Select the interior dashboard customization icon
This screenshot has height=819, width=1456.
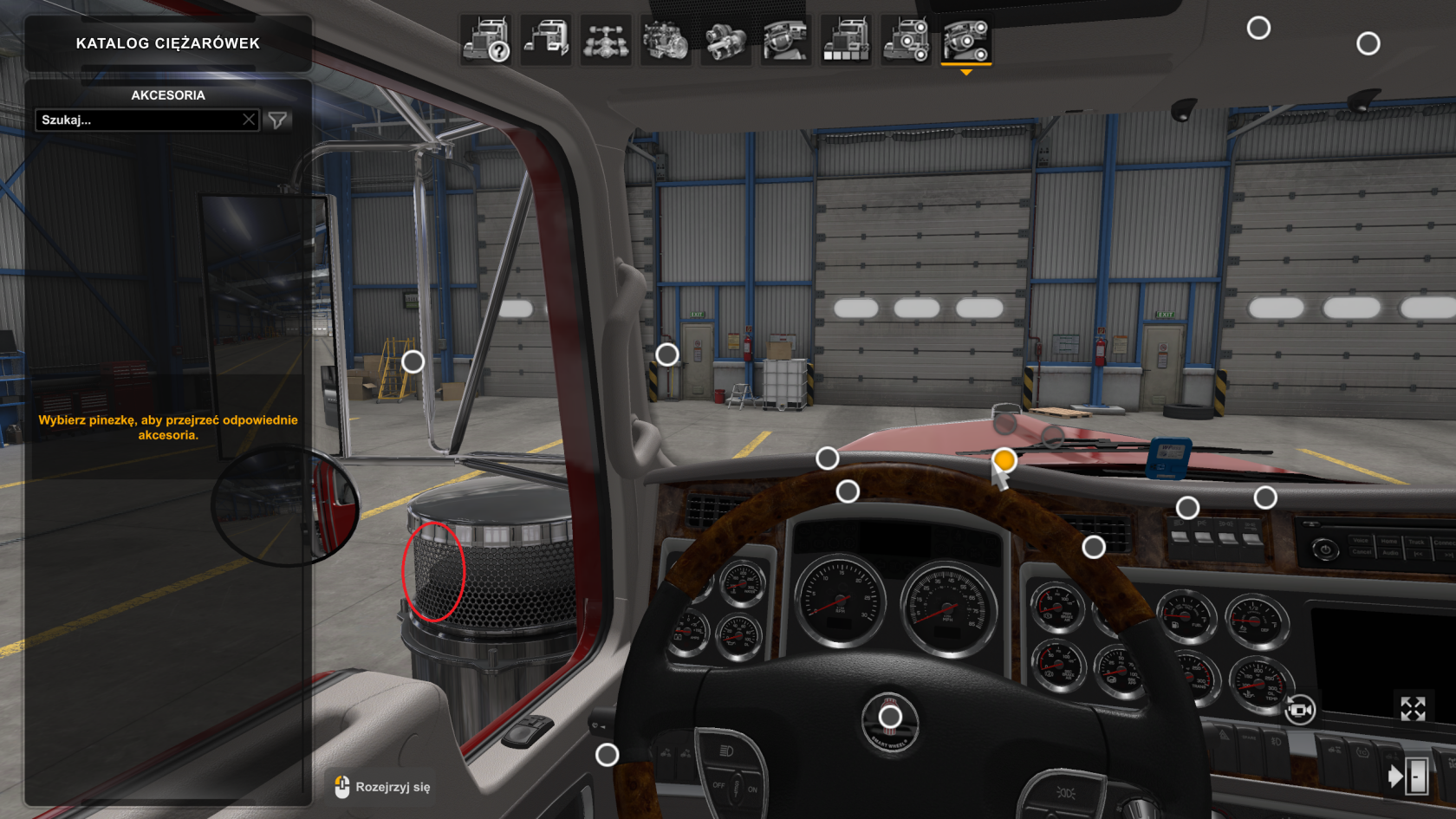(787, 41)
